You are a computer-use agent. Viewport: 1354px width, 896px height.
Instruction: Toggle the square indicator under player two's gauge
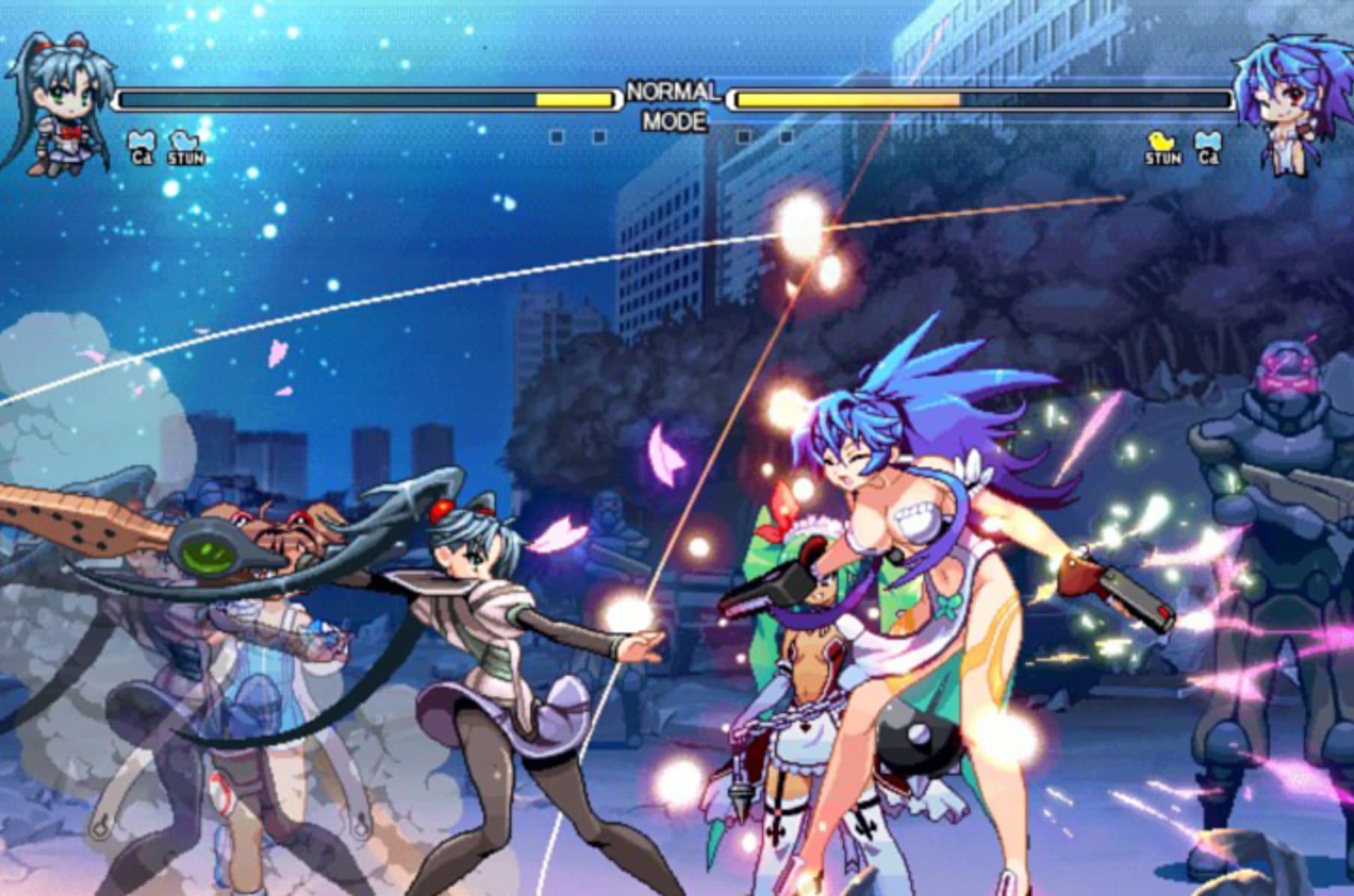(743, 137)
